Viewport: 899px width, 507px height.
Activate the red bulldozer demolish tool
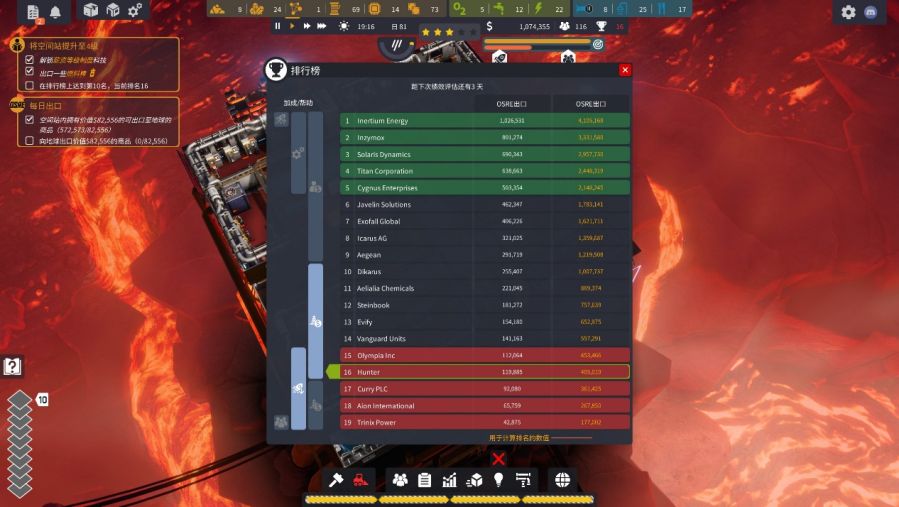tap(361, 480)
